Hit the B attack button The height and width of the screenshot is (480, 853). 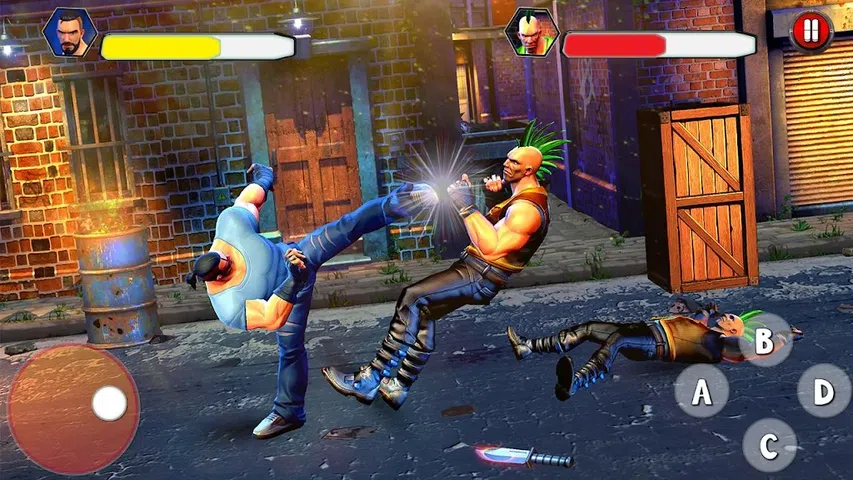tap(764, 341)
